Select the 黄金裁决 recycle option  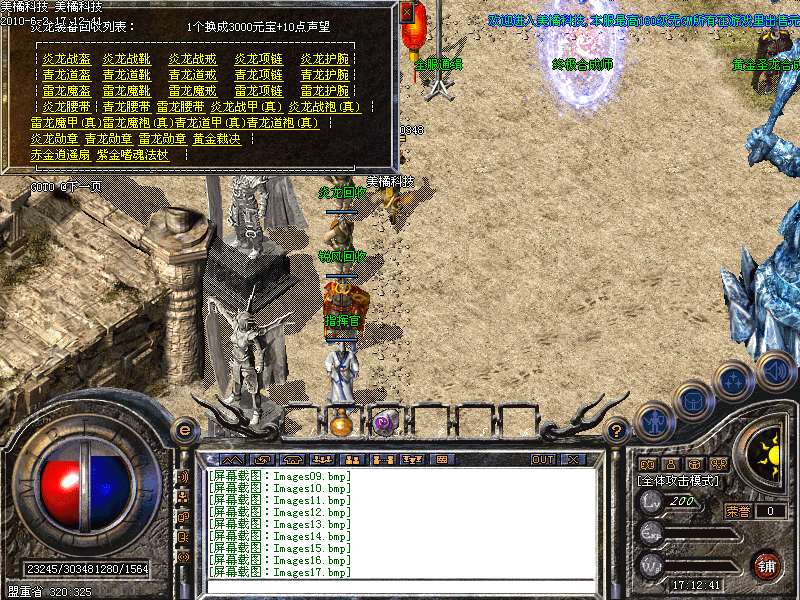coord(217,139)
